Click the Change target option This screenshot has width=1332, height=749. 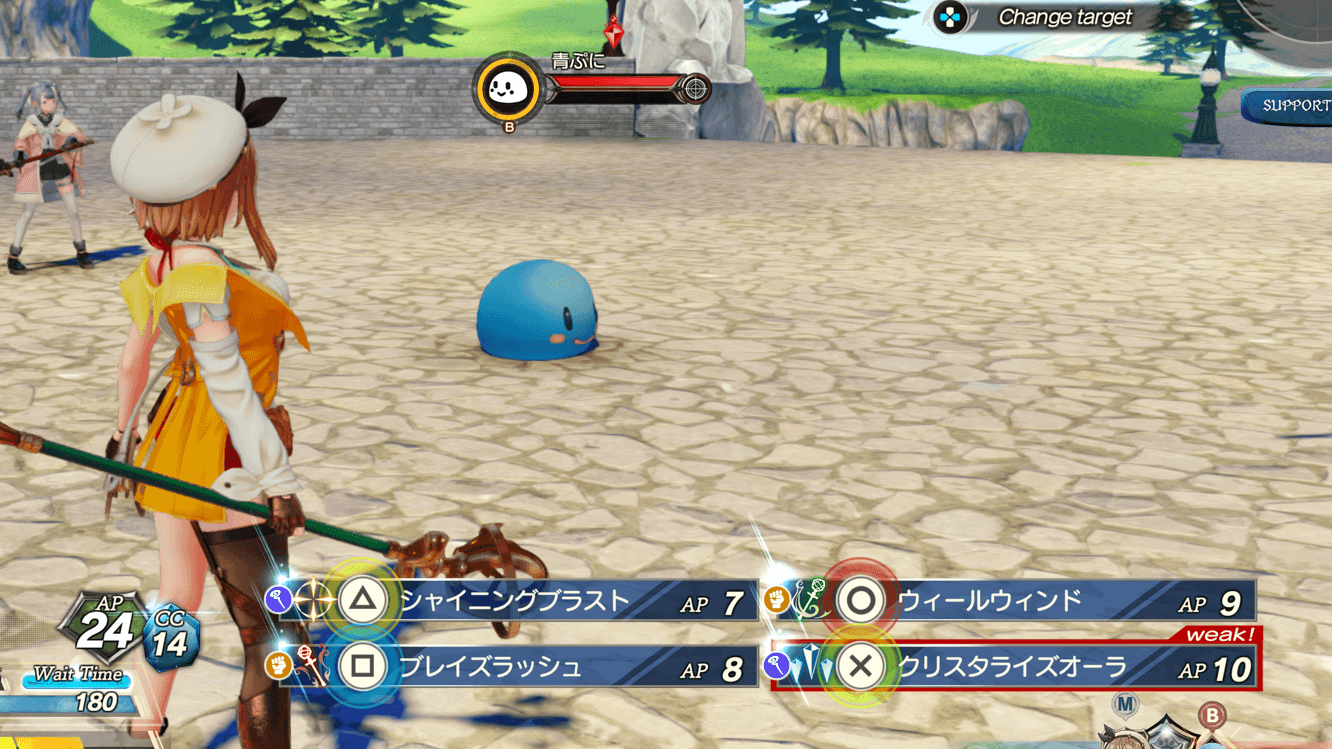[1064, 17]
